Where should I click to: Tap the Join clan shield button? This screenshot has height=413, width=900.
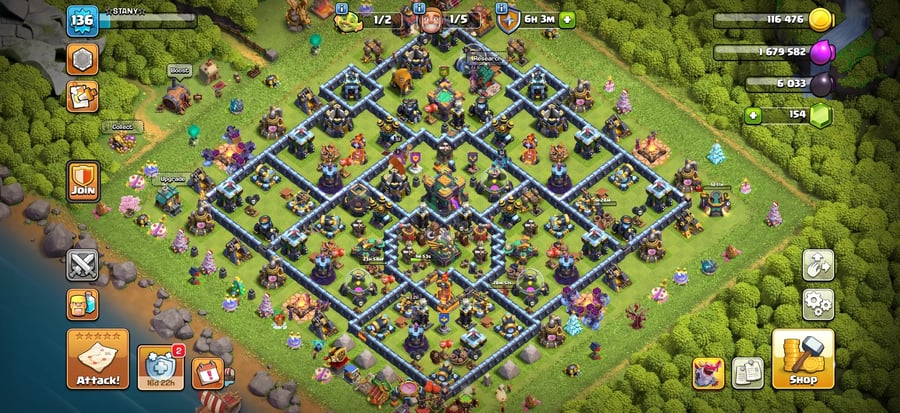(x=82, y=180)
